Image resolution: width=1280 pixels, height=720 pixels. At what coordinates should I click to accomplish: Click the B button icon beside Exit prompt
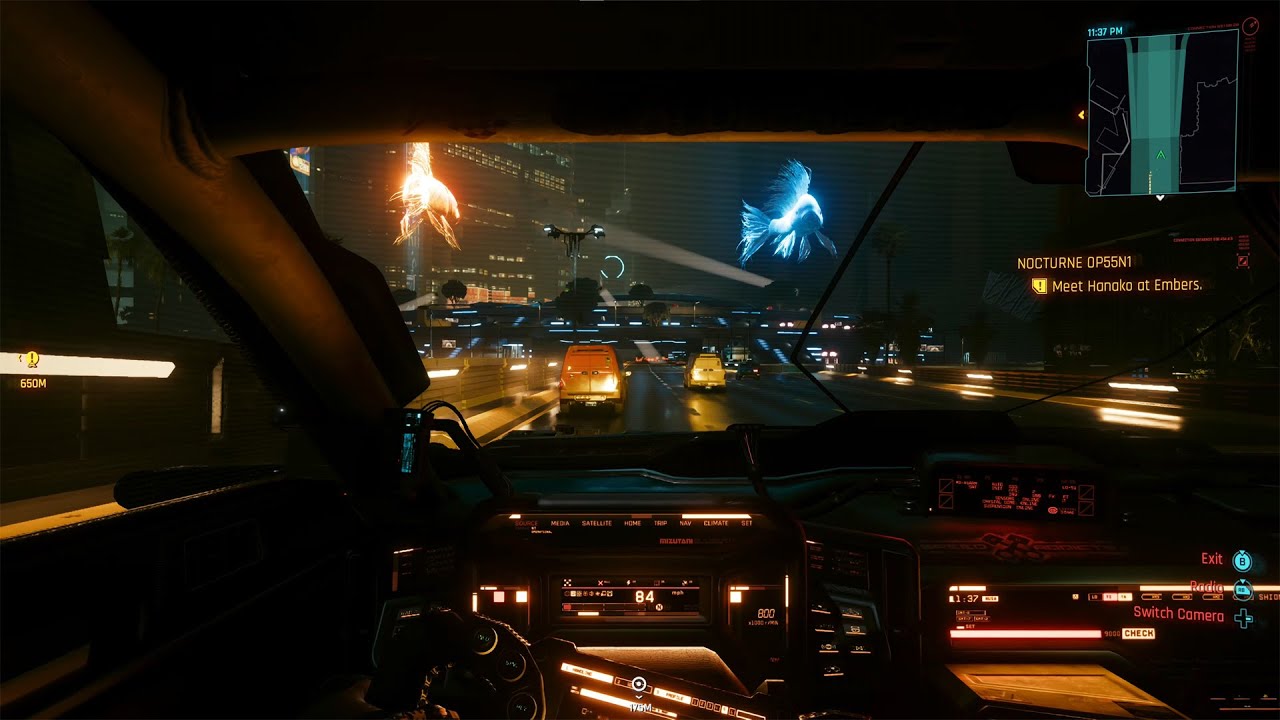(1242, 560)
